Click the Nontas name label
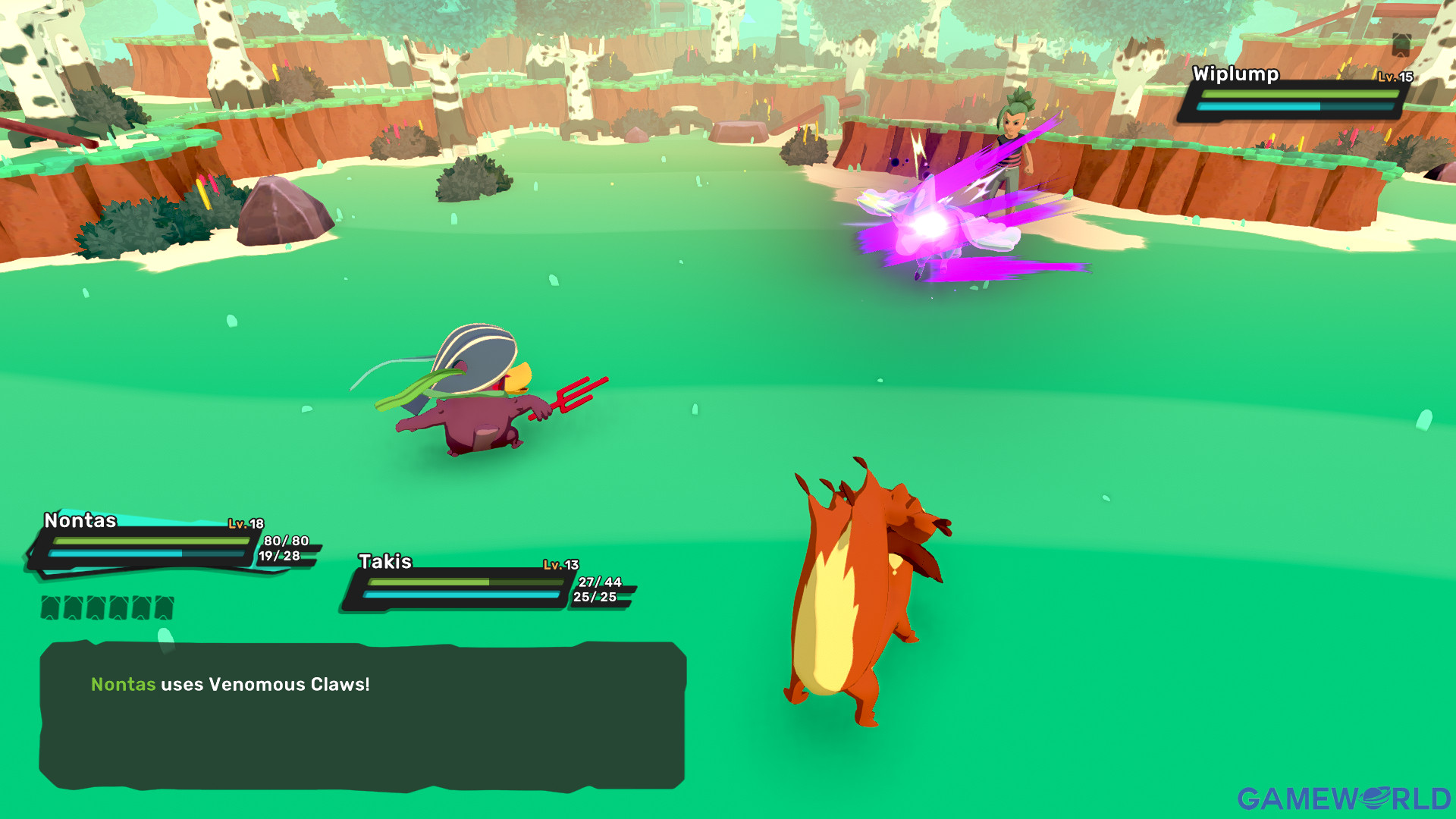The height and width of the screenshot is (819, 1456). (80, 521)
